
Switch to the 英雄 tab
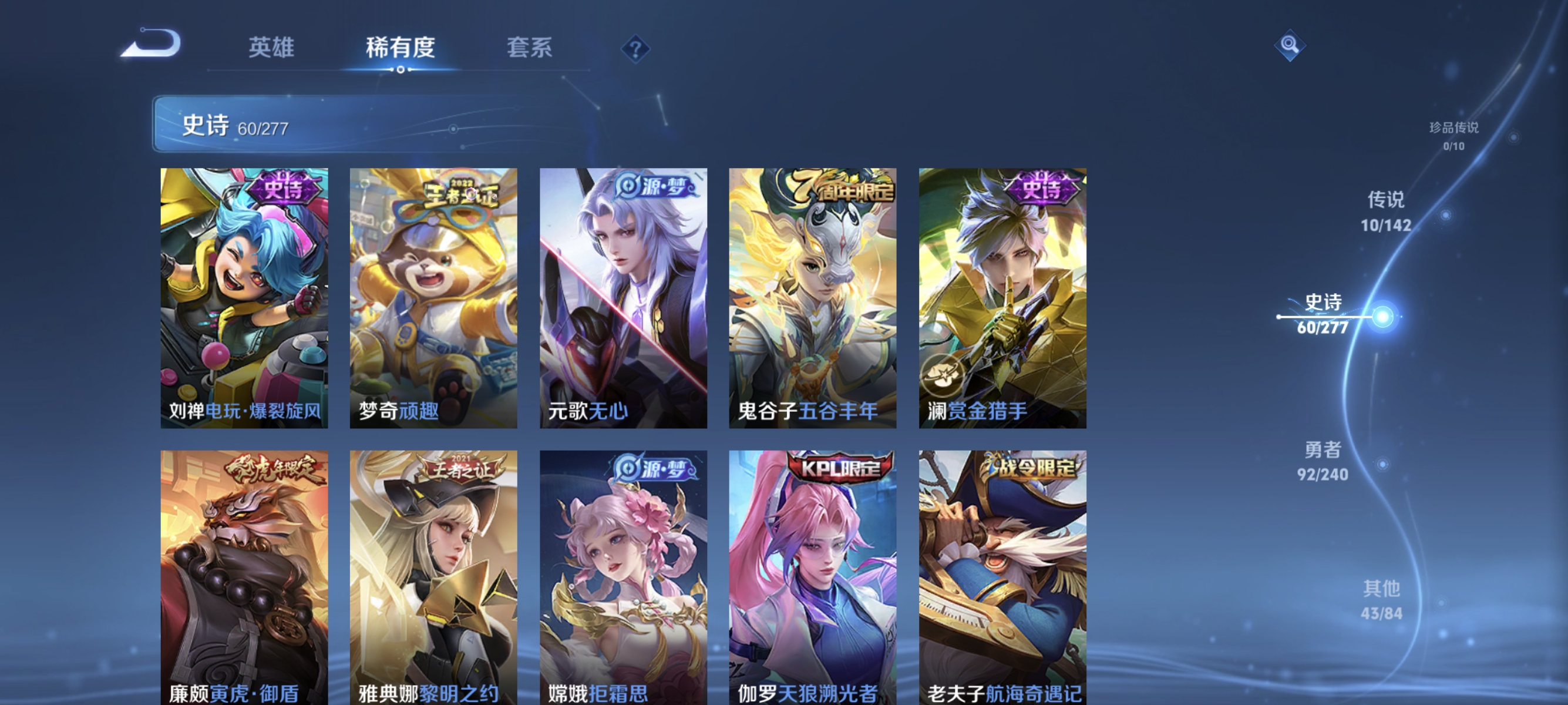click(x=271, y=48)
